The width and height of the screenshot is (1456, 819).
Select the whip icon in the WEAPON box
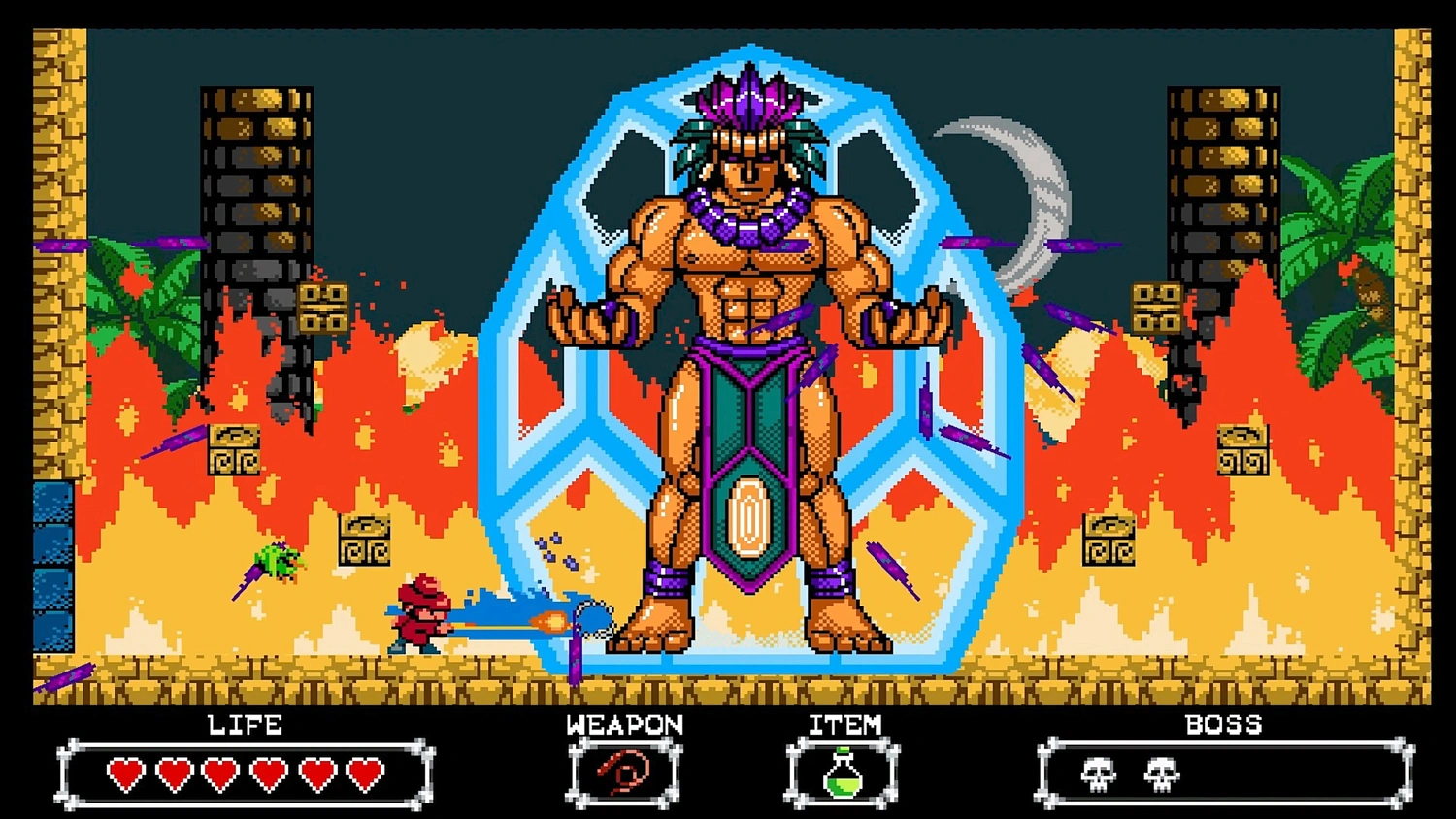622,771
